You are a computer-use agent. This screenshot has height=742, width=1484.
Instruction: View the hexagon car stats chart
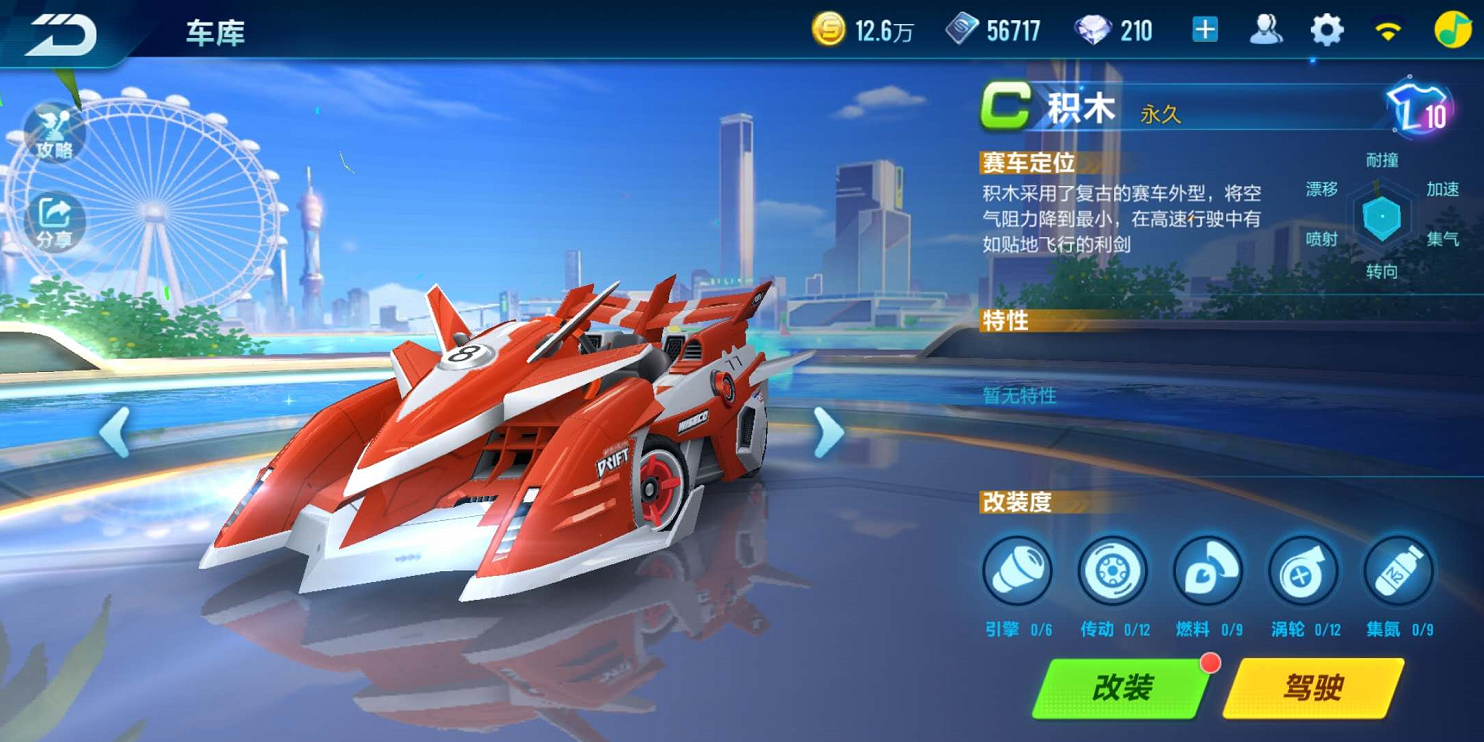(x=1382, y=217)
